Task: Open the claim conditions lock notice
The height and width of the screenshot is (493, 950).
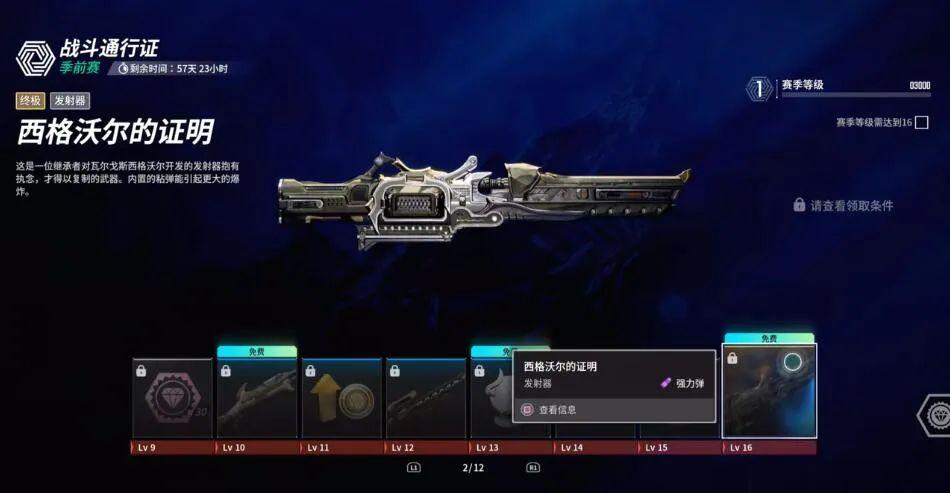Action: pyautogui.click(x=843, y=205)
